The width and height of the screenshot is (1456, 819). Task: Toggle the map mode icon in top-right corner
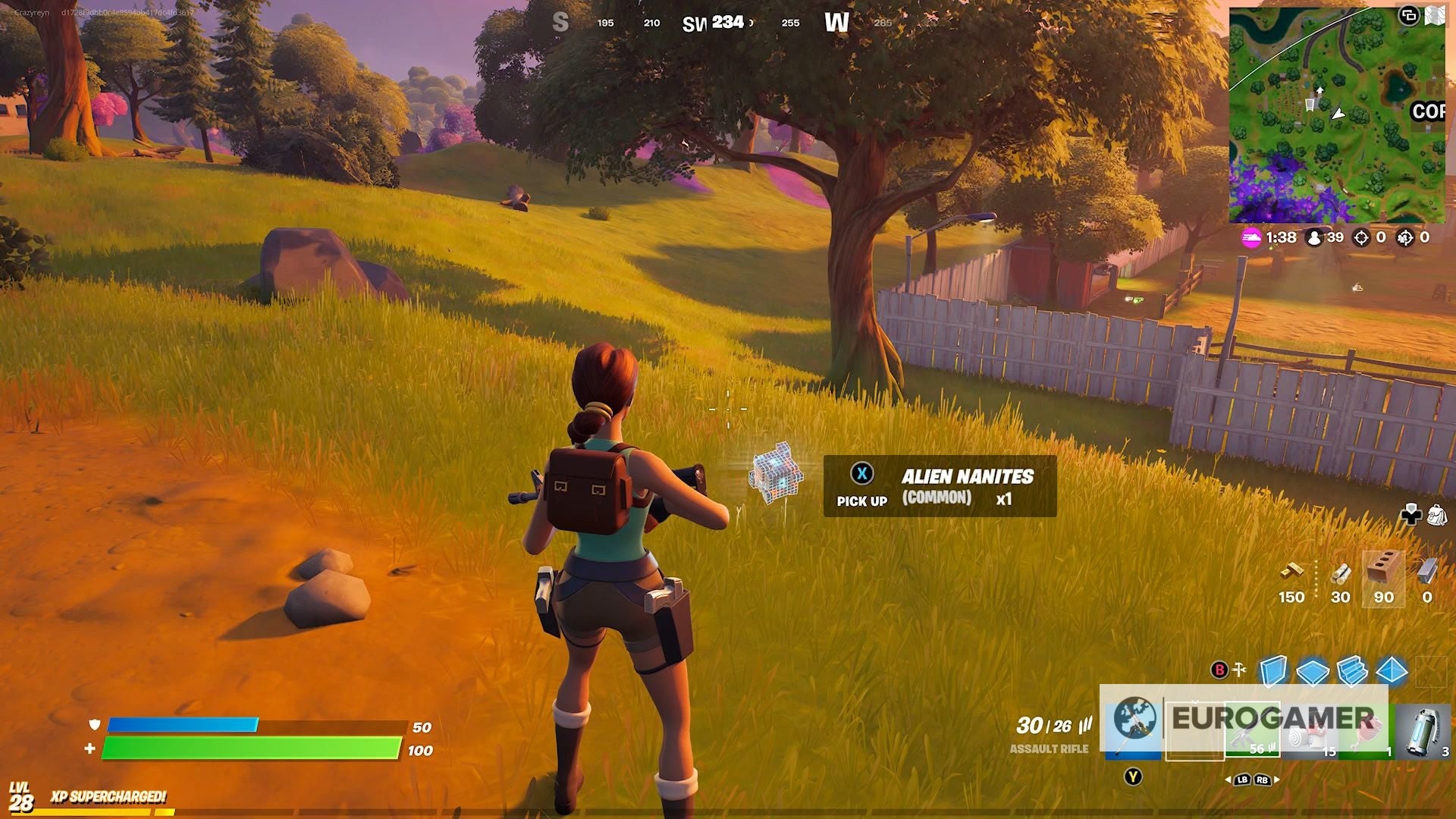tap(1409, 14)
